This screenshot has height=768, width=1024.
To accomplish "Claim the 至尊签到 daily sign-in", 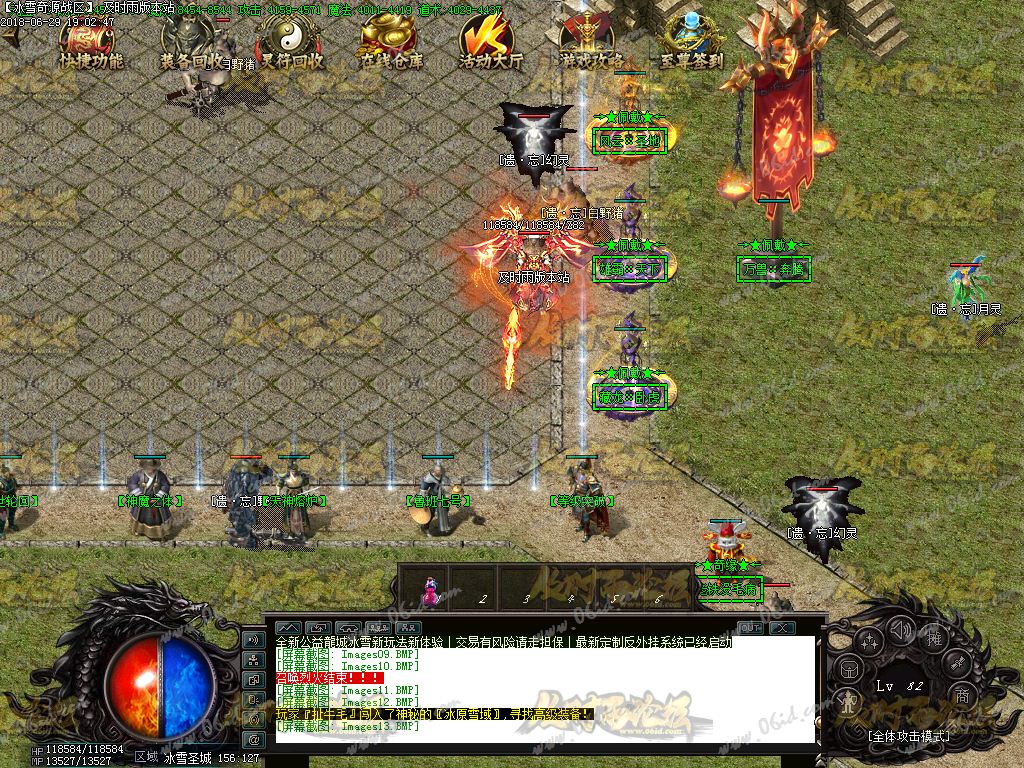I will pos(691,44).
